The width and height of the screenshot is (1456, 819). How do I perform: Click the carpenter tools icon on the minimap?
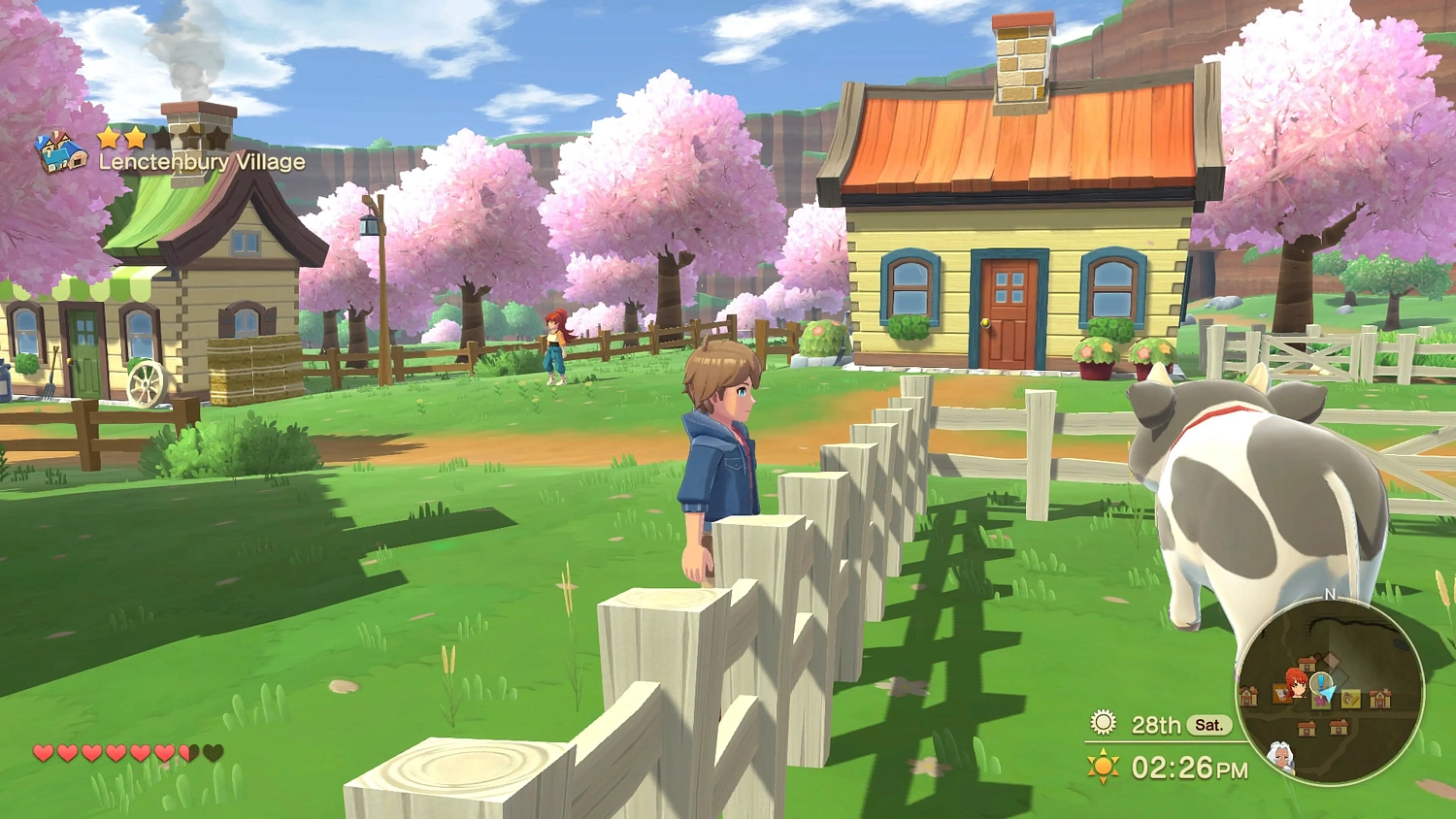[1349, 697]
